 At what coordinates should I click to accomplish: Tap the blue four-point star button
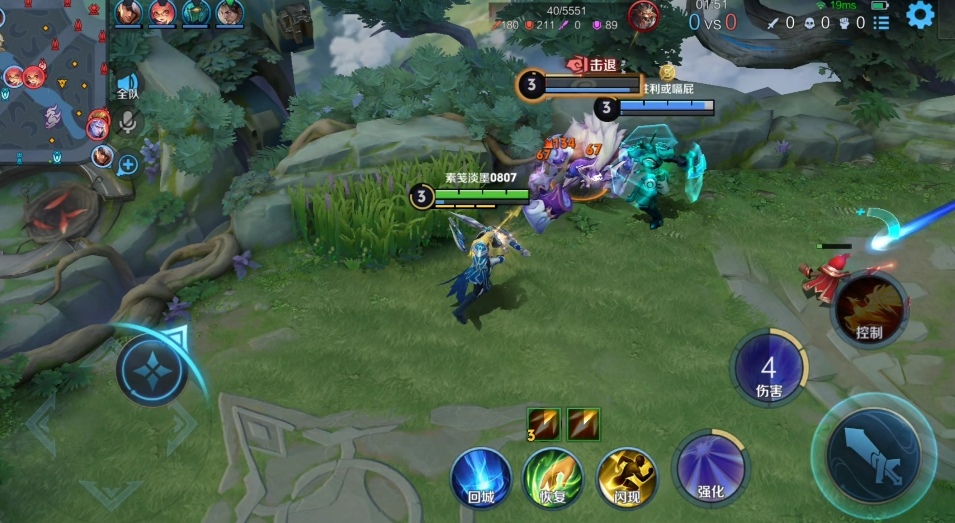pyautogui.click(x=152, y=369)
